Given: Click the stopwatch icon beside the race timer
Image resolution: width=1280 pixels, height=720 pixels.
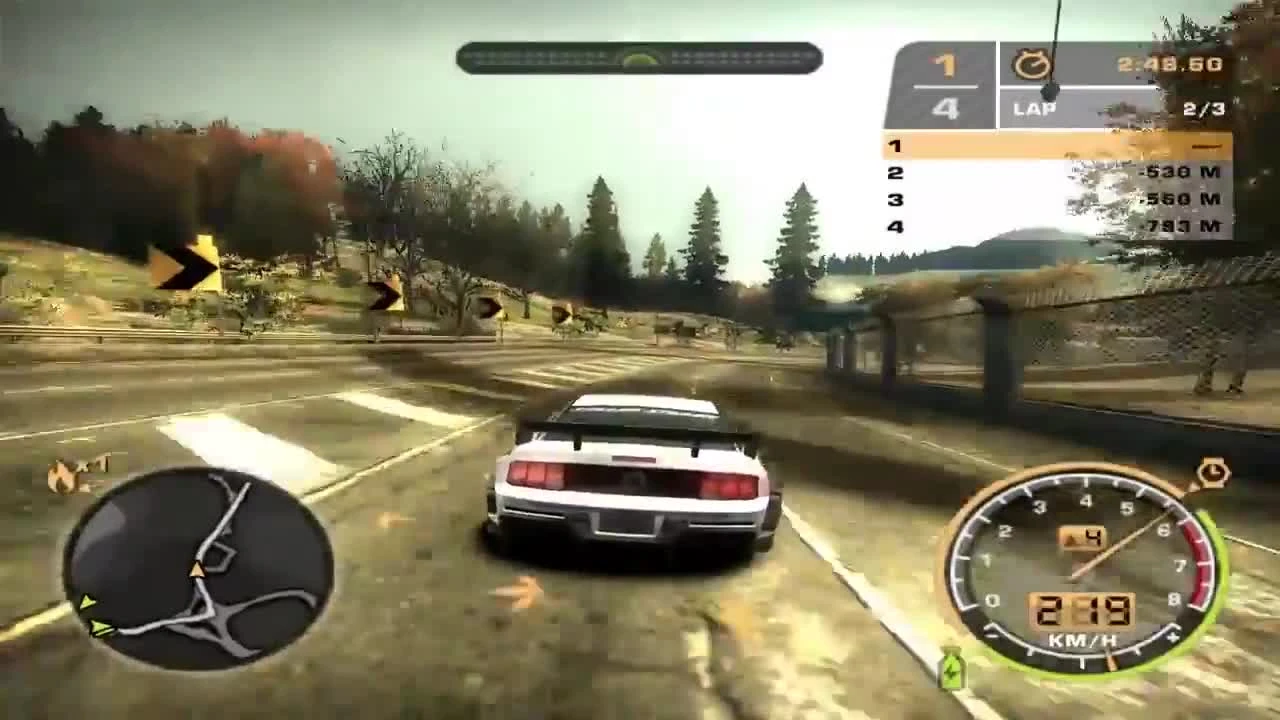Looking at the screenshot, I should [x=1034, y=64].
